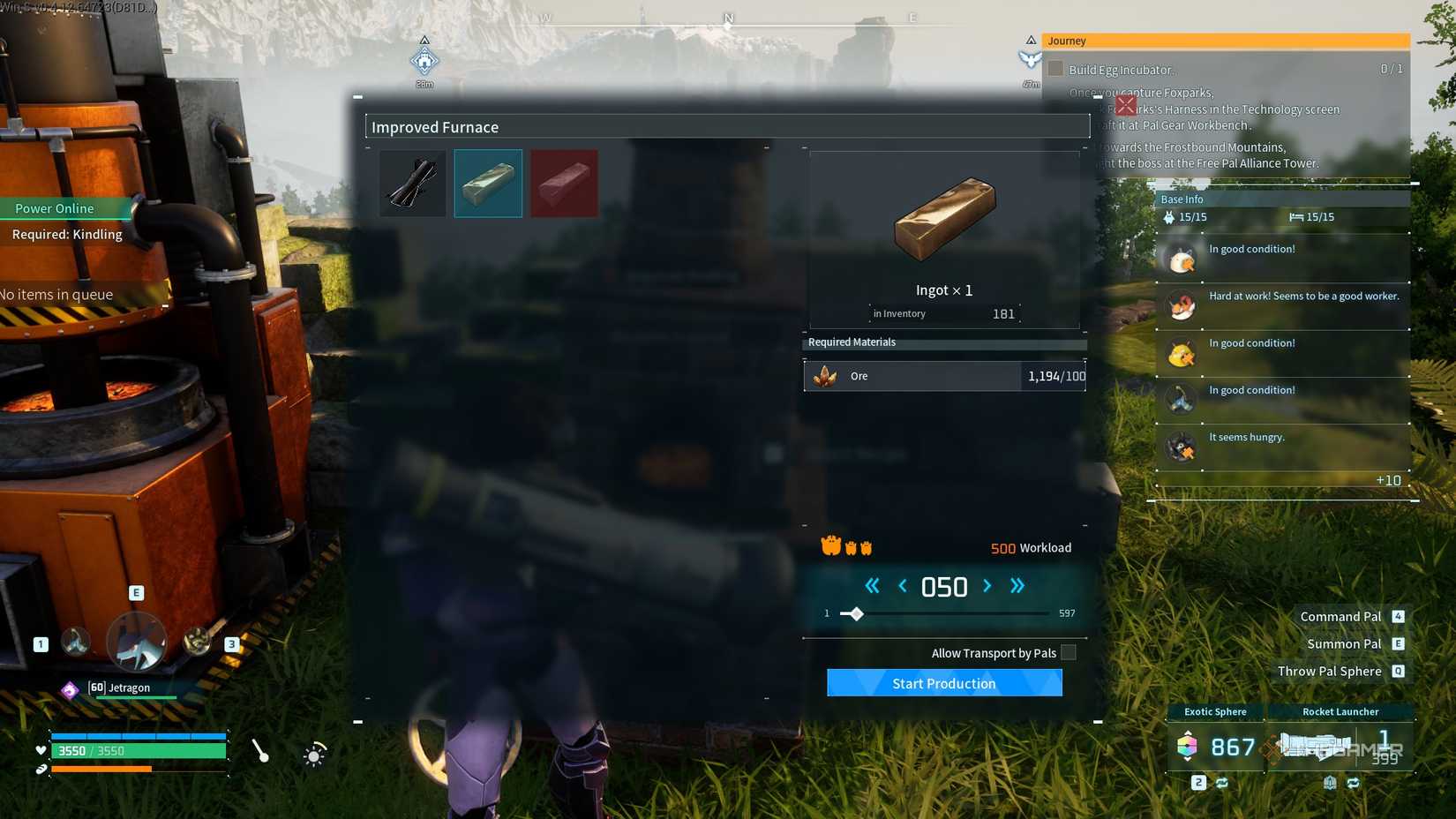This screenshot has width=1456, height=819.
Task: Select the leftmost black recipe icon
Action: [412, 183]
